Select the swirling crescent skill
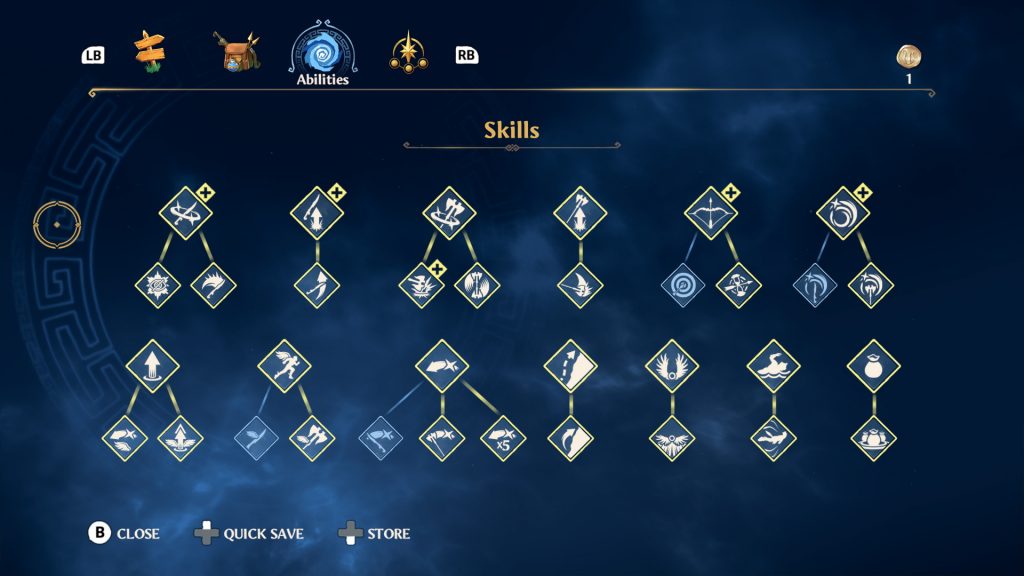This screenshot has width=1024, height=576. (843, 213)
